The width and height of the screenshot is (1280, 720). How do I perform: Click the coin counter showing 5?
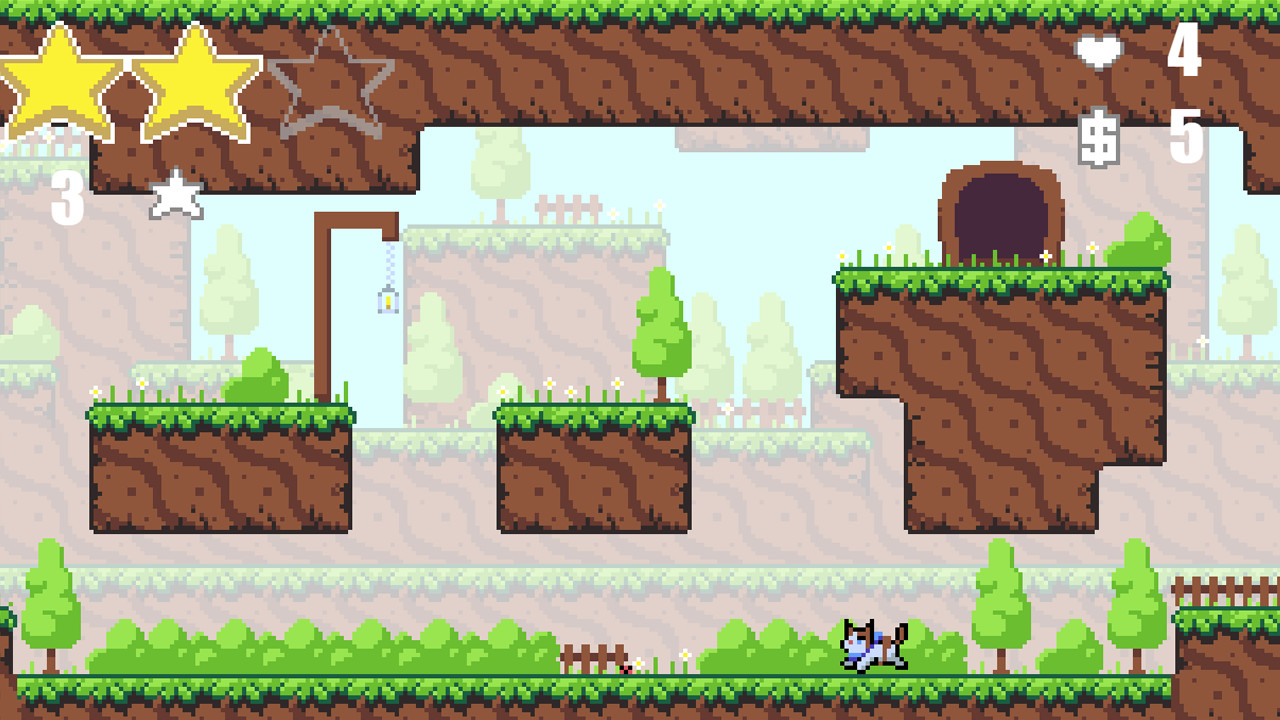point(1185,140)
